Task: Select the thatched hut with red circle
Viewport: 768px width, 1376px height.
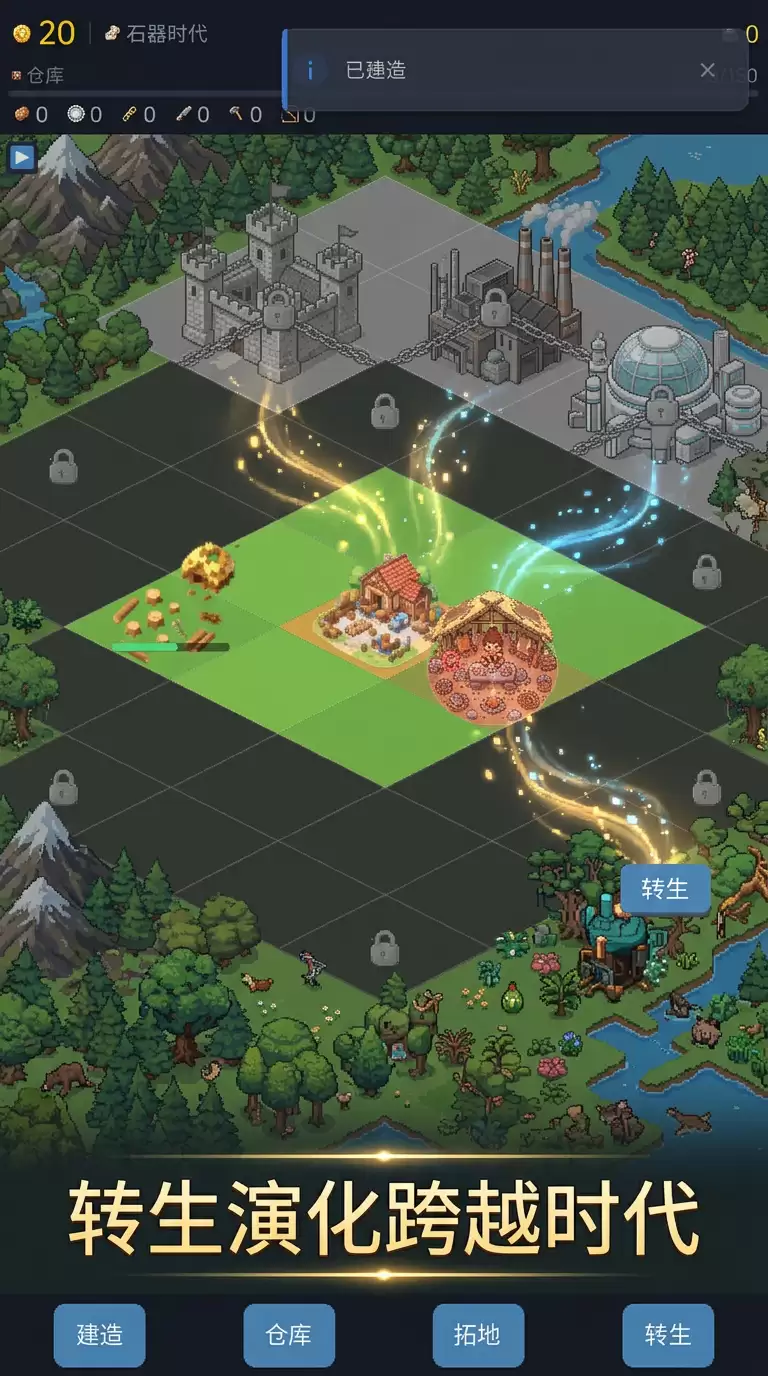Action: tap(490, 650)
